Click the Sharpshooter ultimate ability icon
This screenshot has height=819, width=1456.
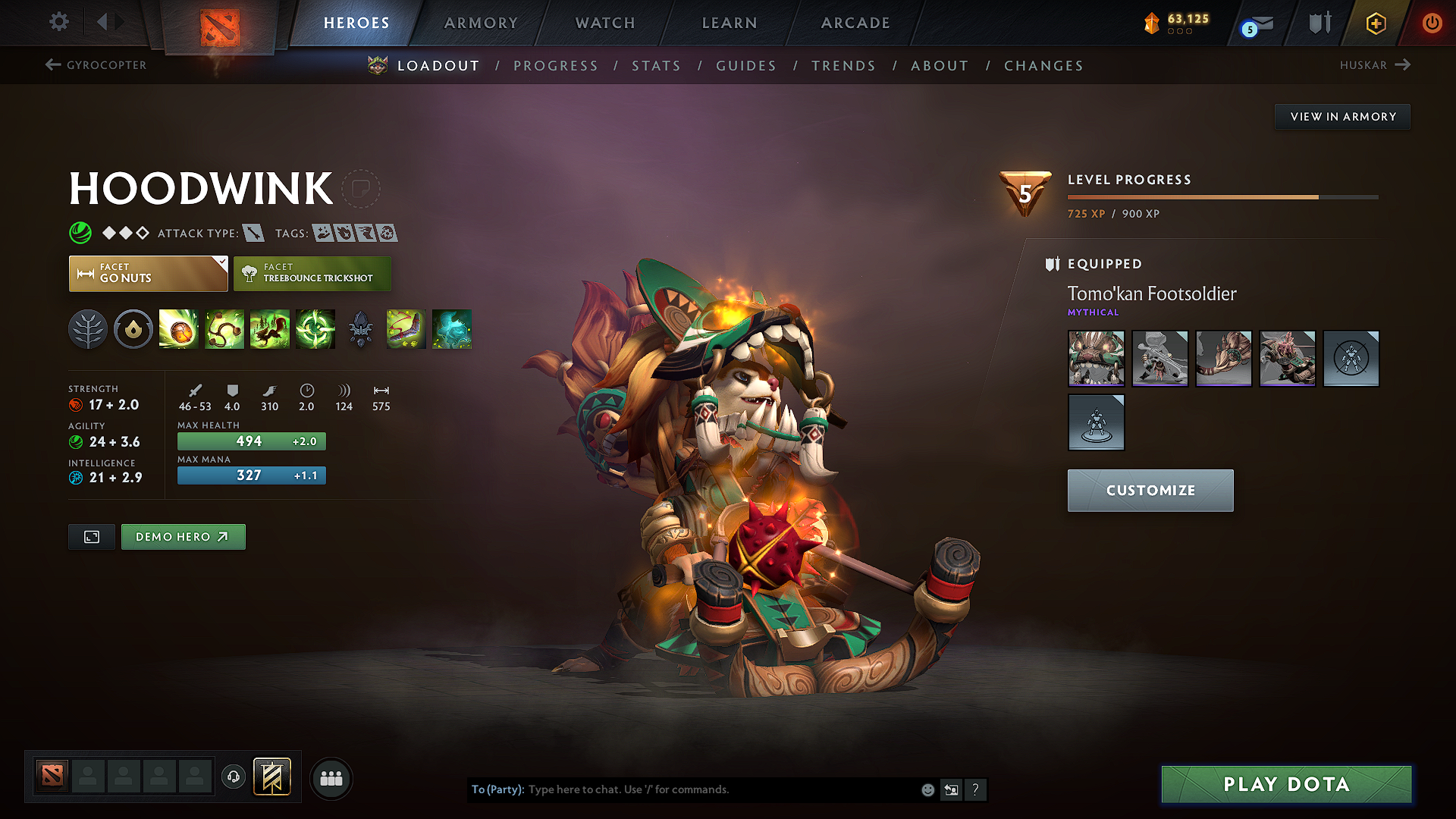(315, 329)
